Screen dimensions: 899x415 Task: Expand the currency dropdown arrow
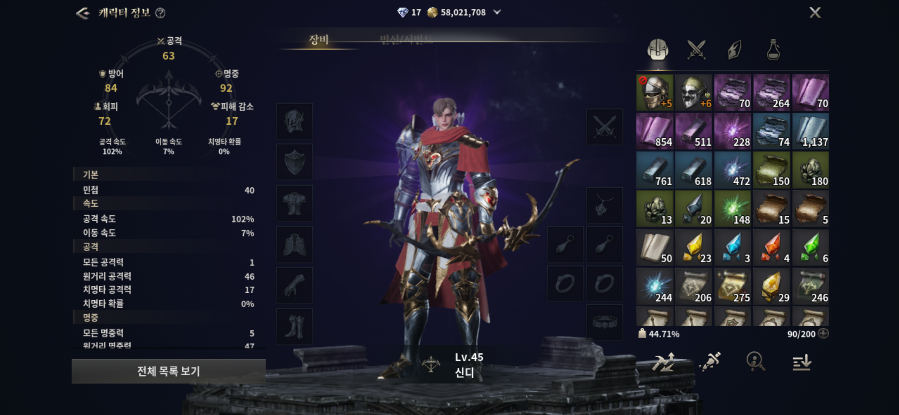(497, 12)
